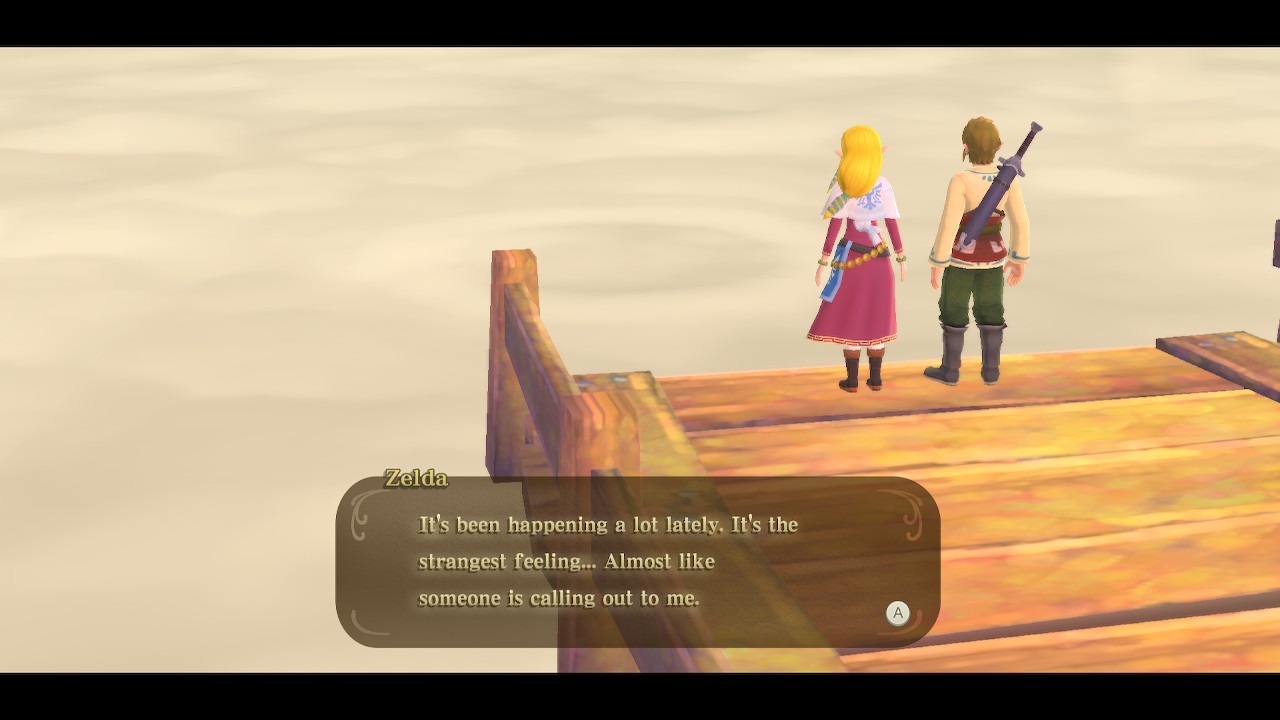
Task: Click the cloud sea background above the dock
Action: pyautogui.click(x=400, y=150)
